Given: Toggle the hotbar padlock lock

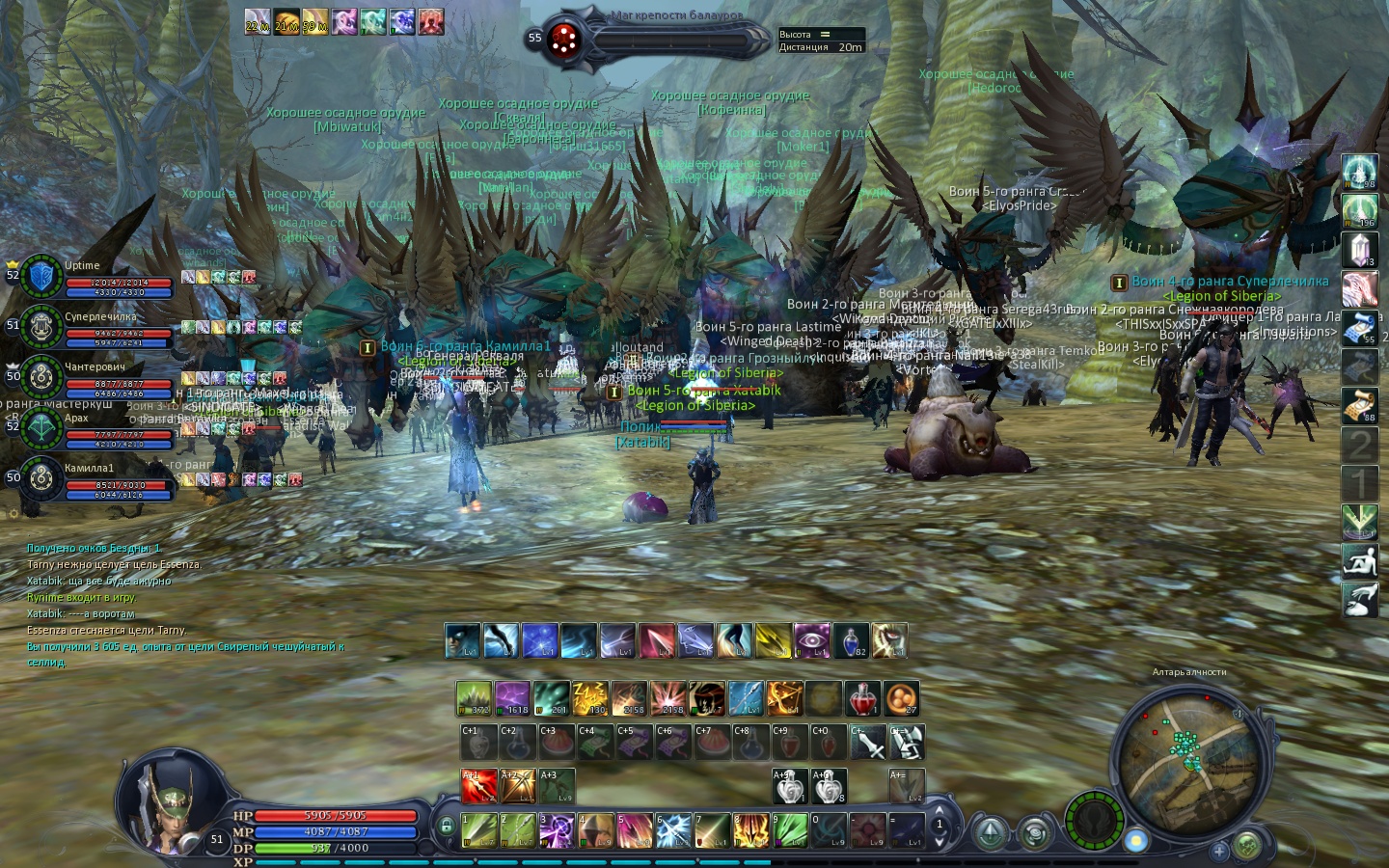Looking at the screenshot, I should tap(446, 827).
